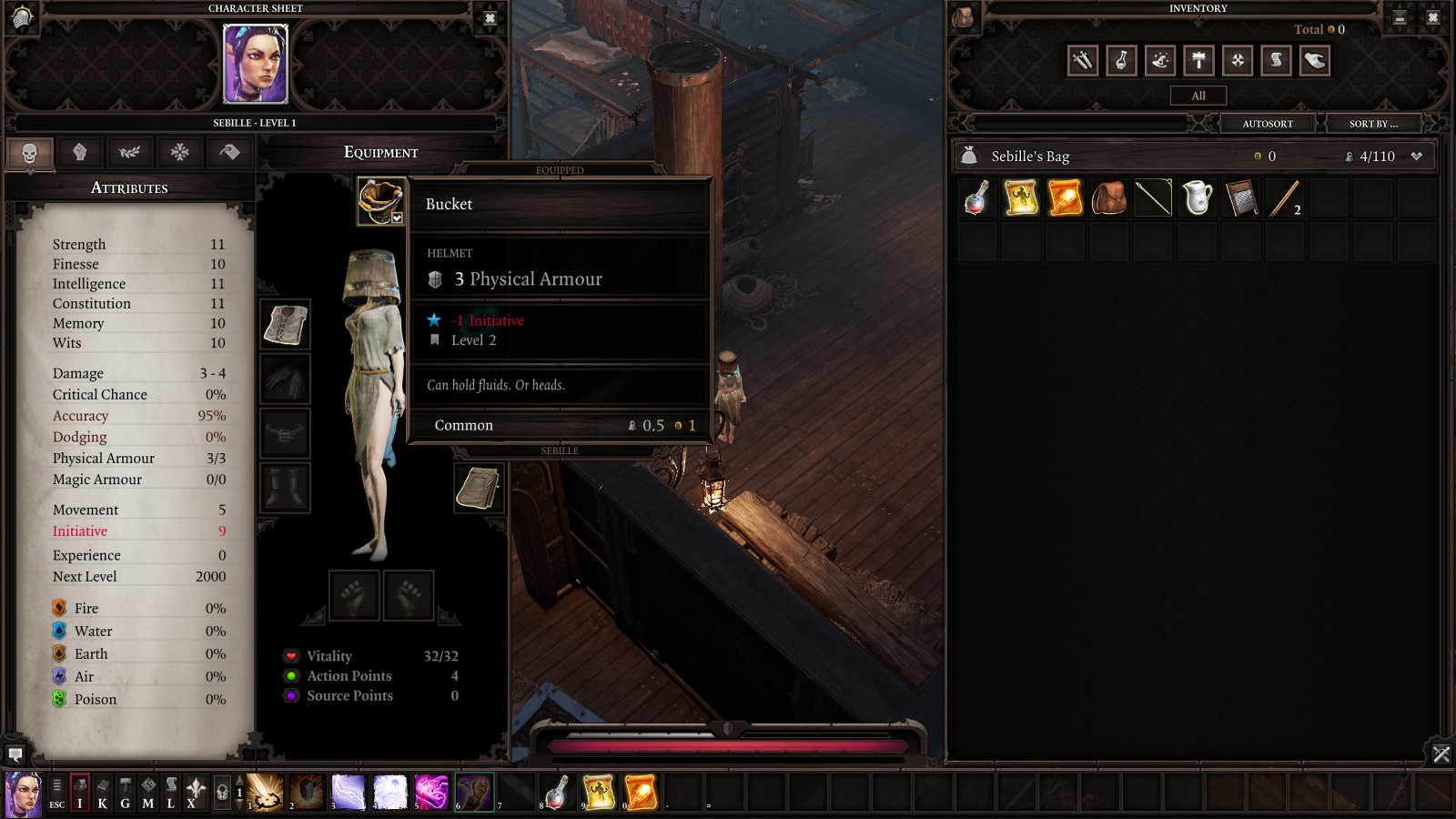Minimize the inventory window
The width and height of the screenshot is (1456, 819).
point(1400,17)
